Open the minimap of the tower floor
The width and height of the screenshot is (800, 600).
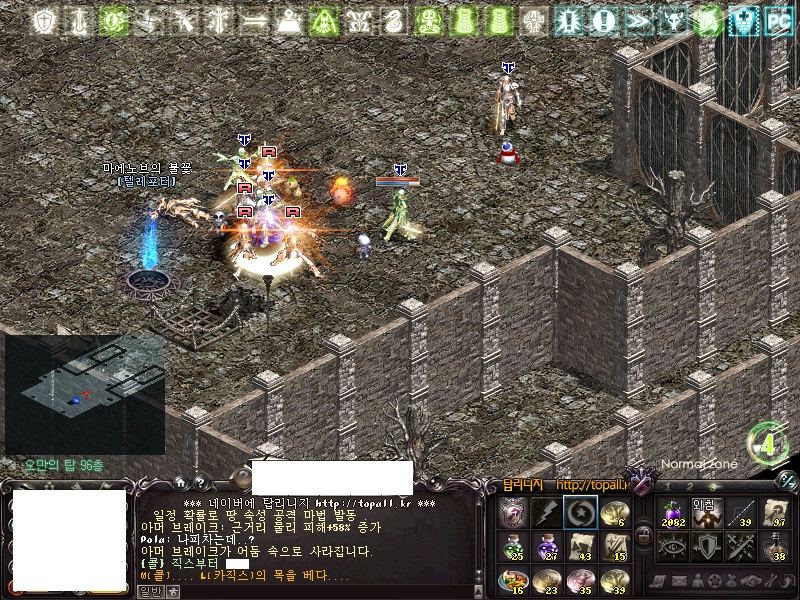click(85, 394)
